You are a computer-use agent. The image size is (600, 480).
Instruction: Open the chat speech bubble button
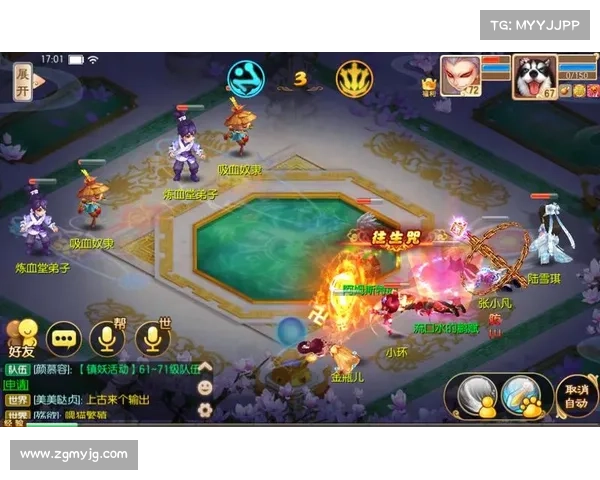[x=65, y=338]
